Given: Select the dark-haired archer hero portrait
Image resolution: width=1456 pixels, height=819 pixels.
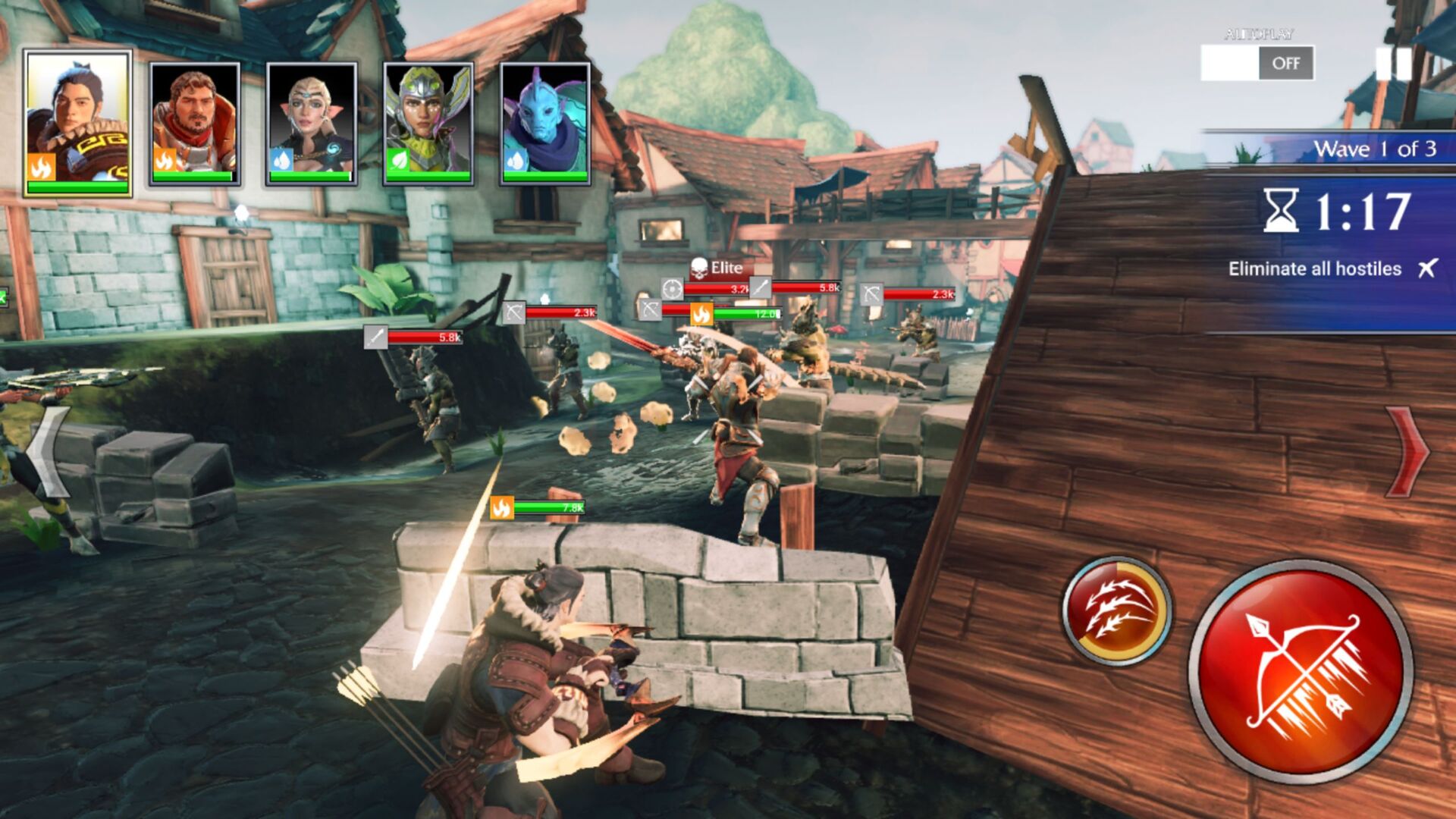Looking at the screenshot, I should [x=77, y=124].
